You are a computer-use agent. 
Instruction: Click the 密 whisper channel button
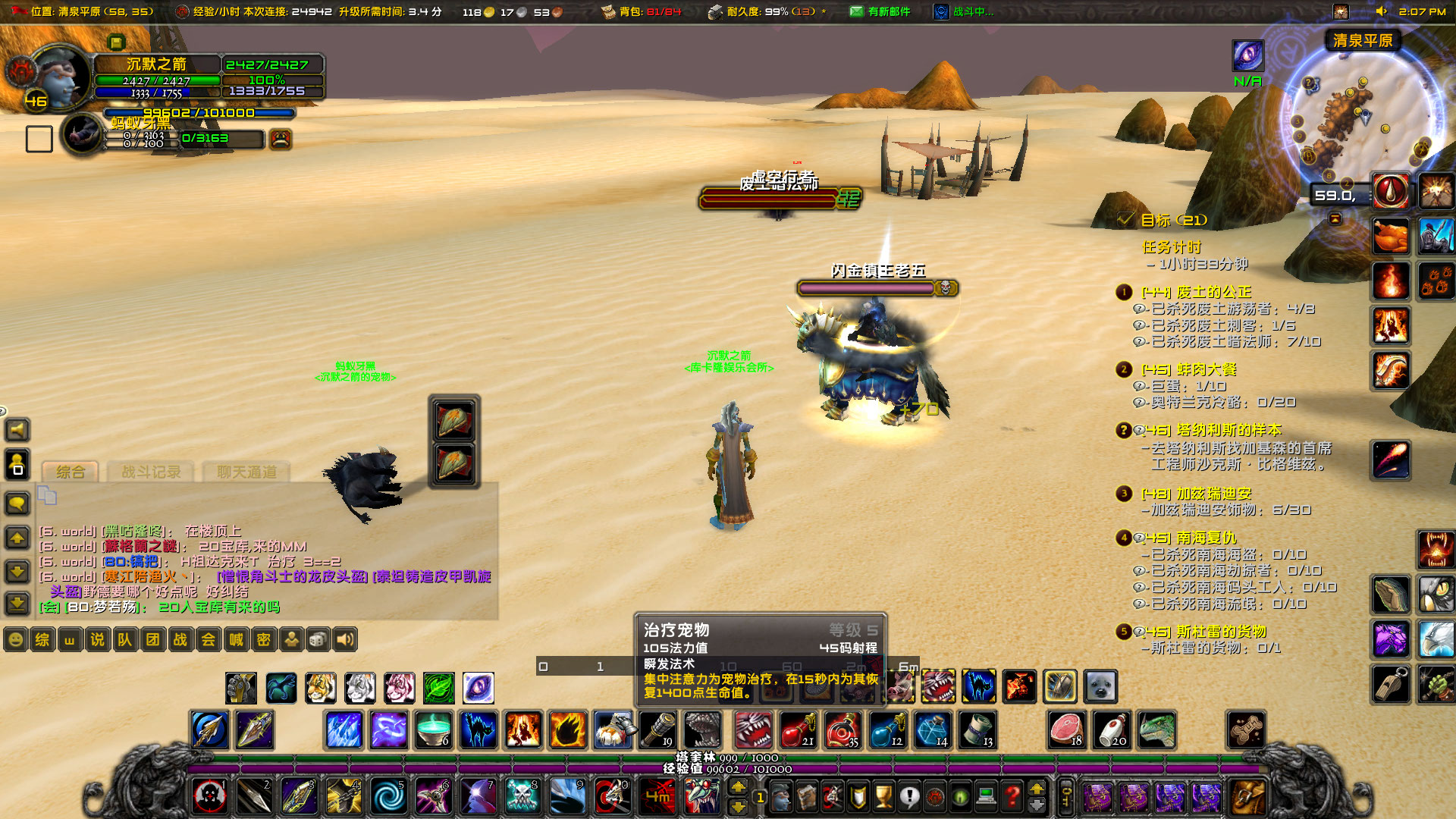262,639
